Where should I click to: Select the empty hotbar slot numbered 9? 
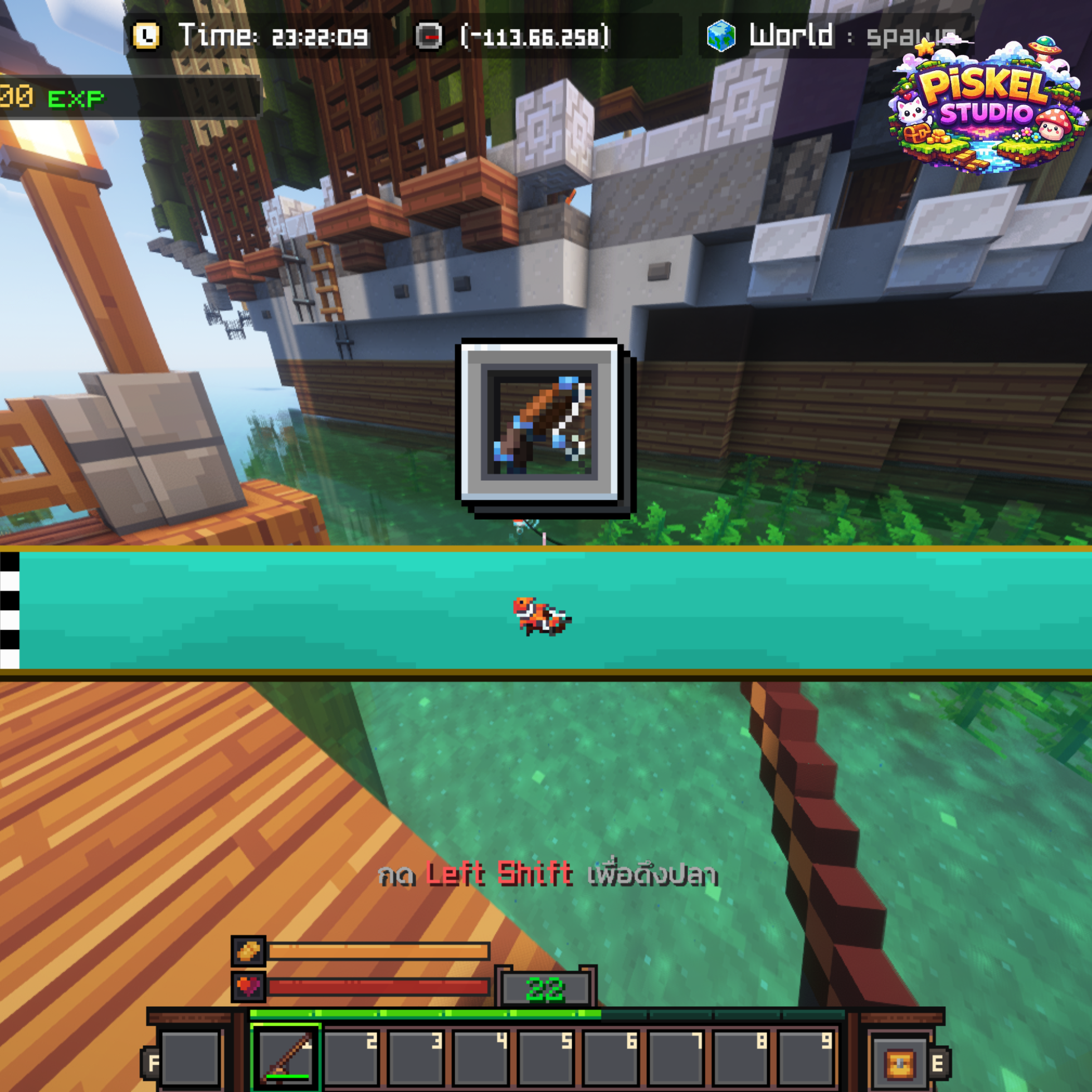tap(806, 1058)
